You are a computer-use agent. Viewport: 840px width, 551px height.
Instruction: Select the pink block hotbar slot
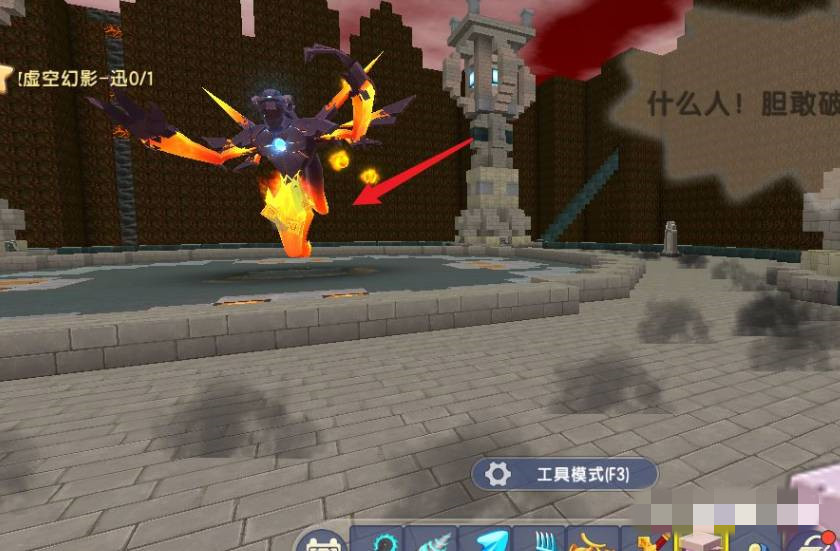pos(700,541)
